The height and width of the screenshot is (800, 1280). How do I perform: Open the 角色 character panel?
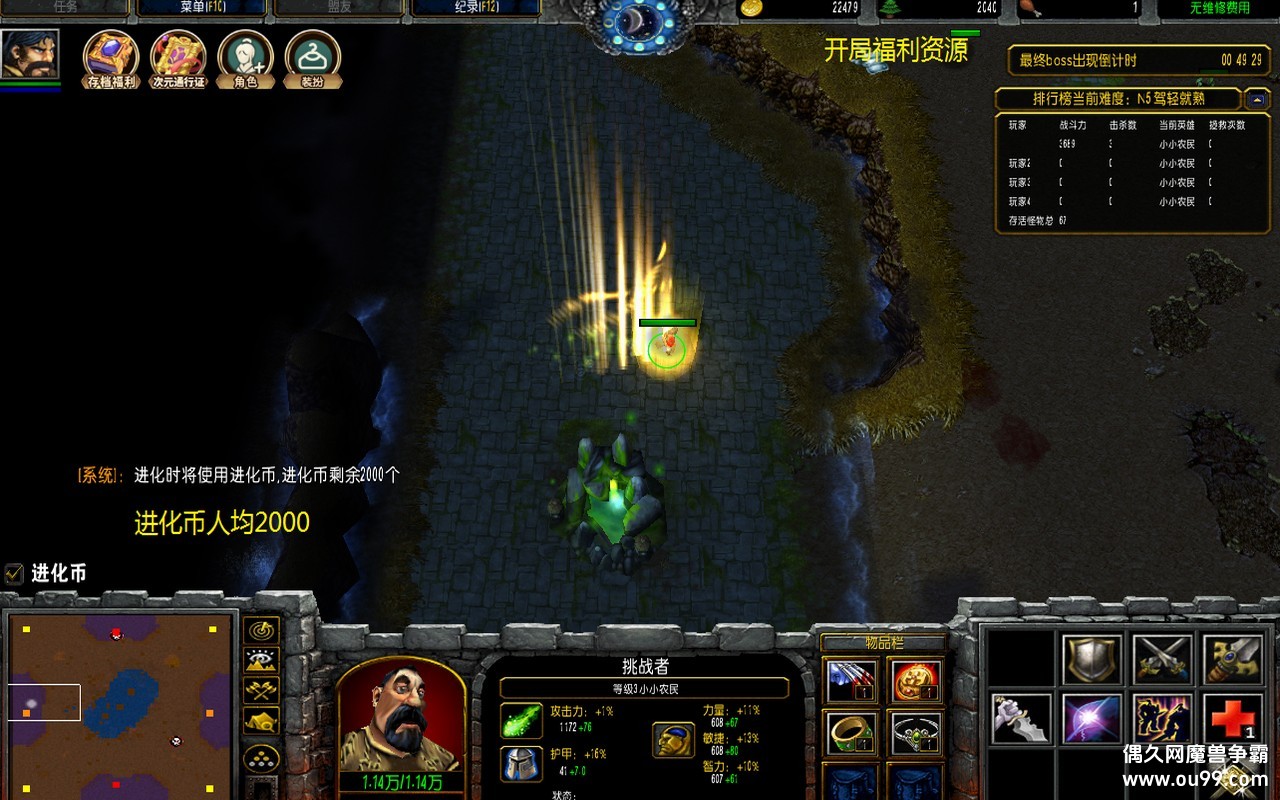[245, 58]
